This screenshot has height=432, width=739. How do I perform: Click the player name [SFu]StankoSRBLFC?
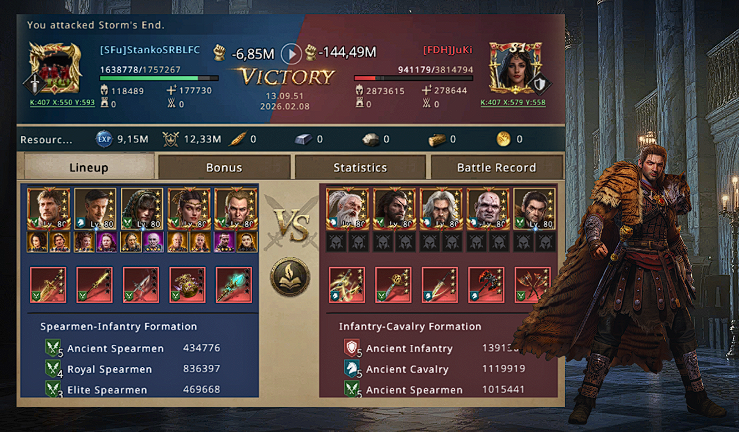click(148, 50)
